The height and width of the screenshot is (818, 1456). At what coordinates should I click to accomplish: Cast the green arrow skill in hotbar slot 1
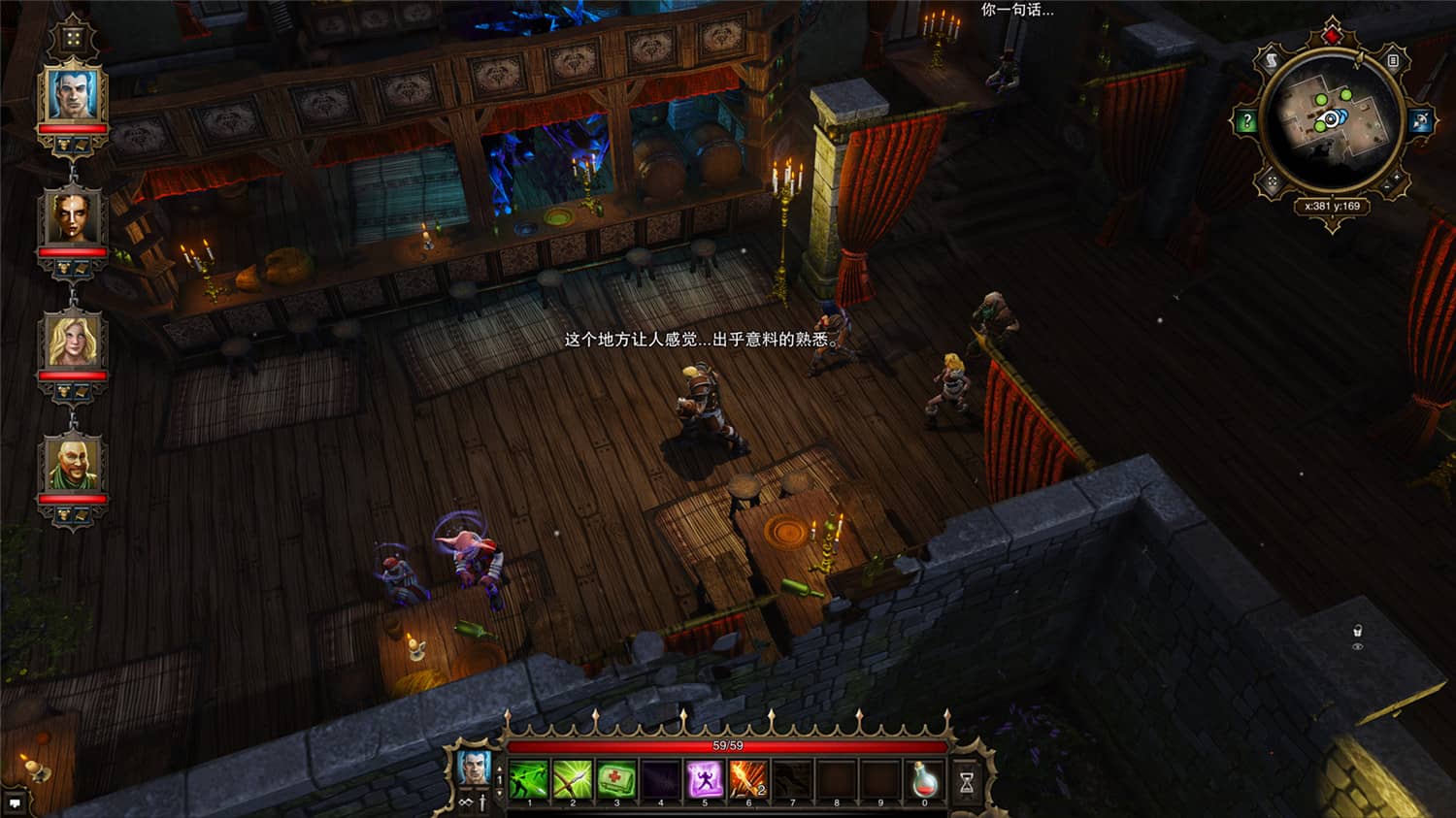click(x=528, y=780)
